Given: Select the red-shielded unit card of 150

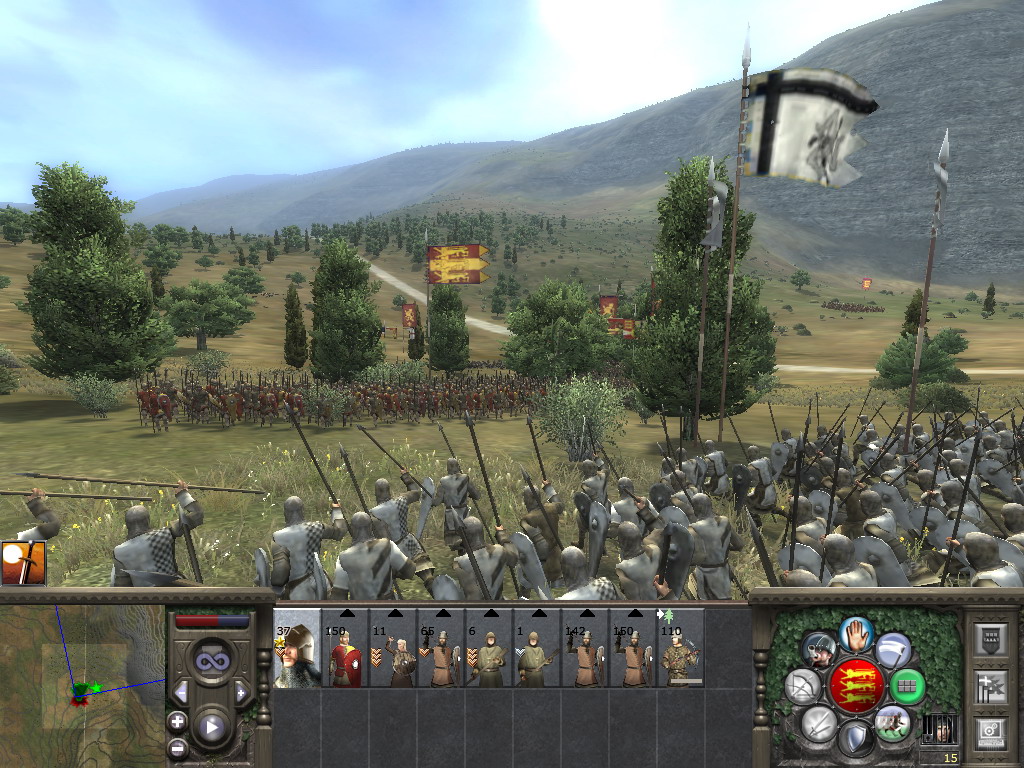Looking at the screenshot, I should [x=345, y=650].
